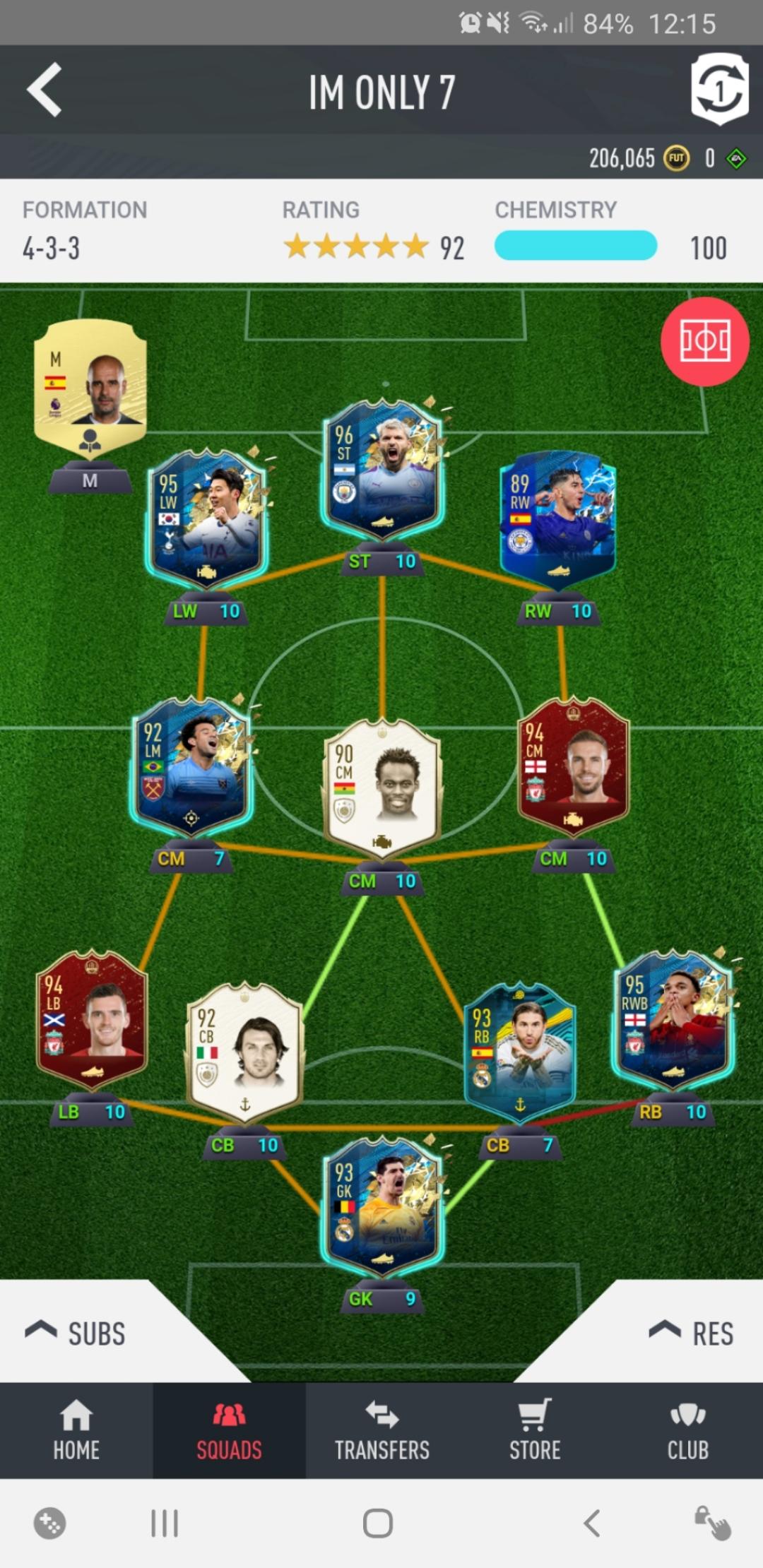Select the 96-rated ST striker card
This screenshot has width=763, height=1568.
click(382, 469)
